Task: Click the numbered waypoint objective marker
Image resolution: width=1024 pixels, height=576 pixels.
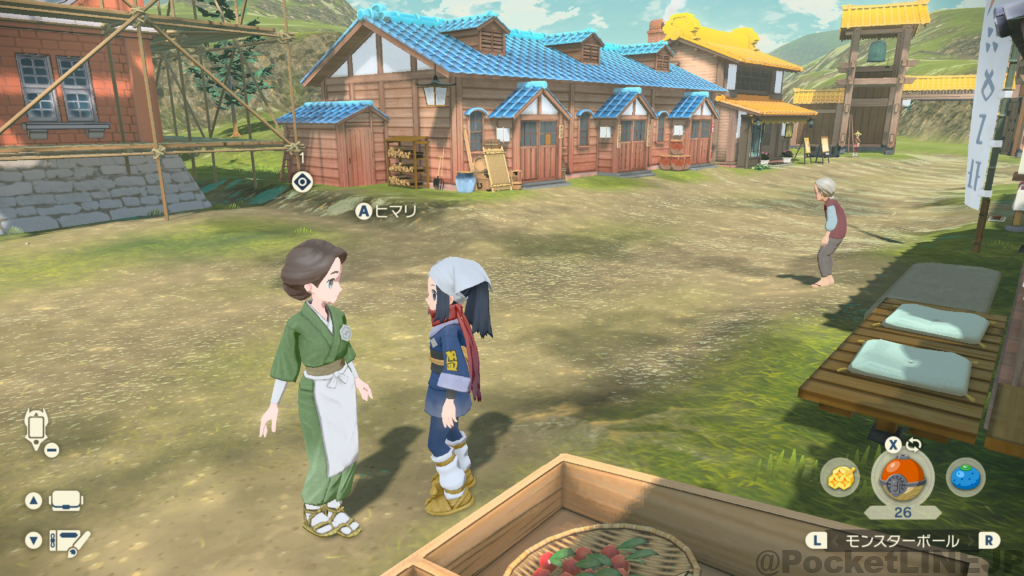Action: (x=301, y=180)
